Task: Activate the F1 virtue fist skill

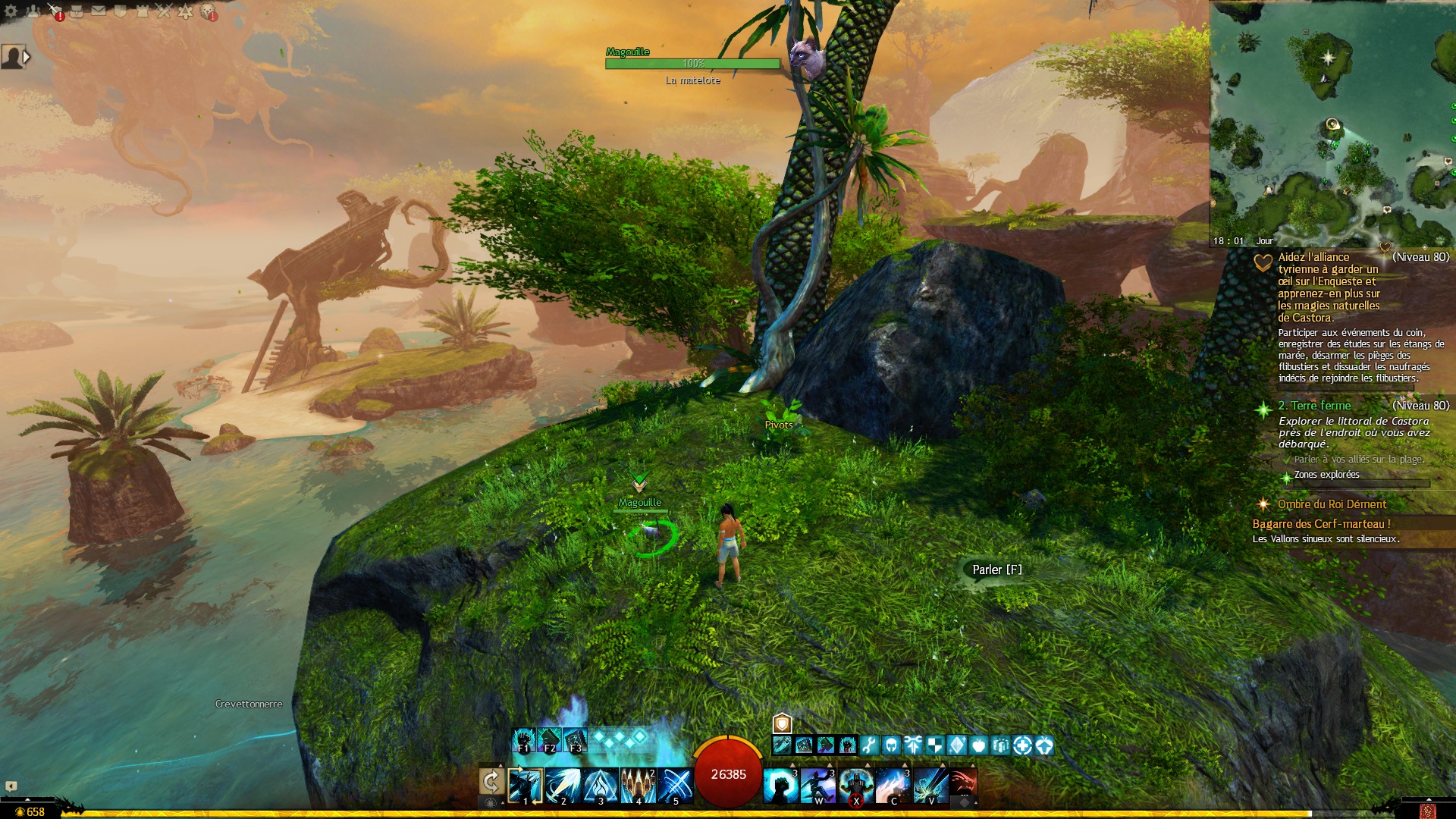Action: pos(523,740)
